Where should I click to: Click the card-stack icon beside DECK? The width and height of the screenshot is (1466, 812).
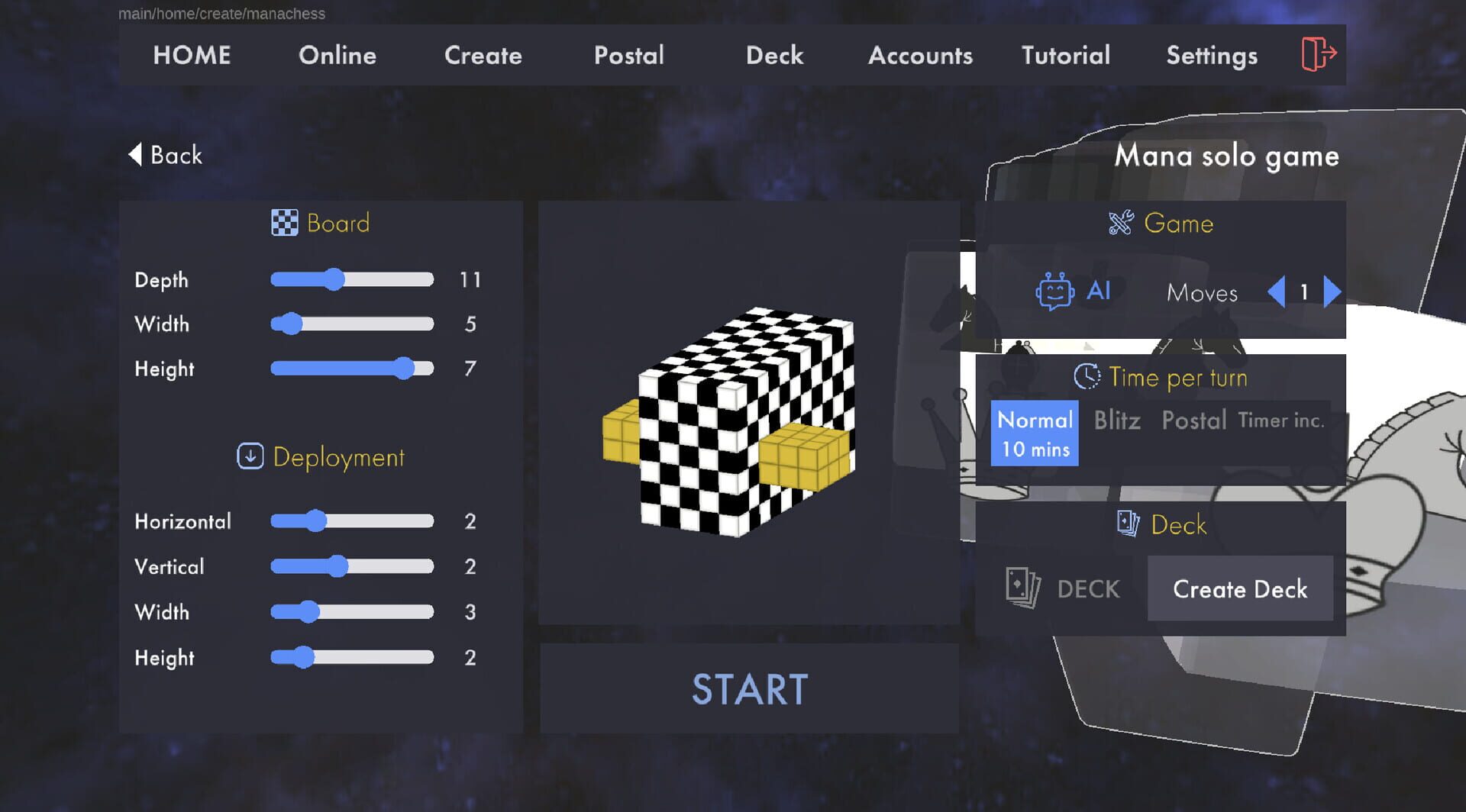[1022, 588]
